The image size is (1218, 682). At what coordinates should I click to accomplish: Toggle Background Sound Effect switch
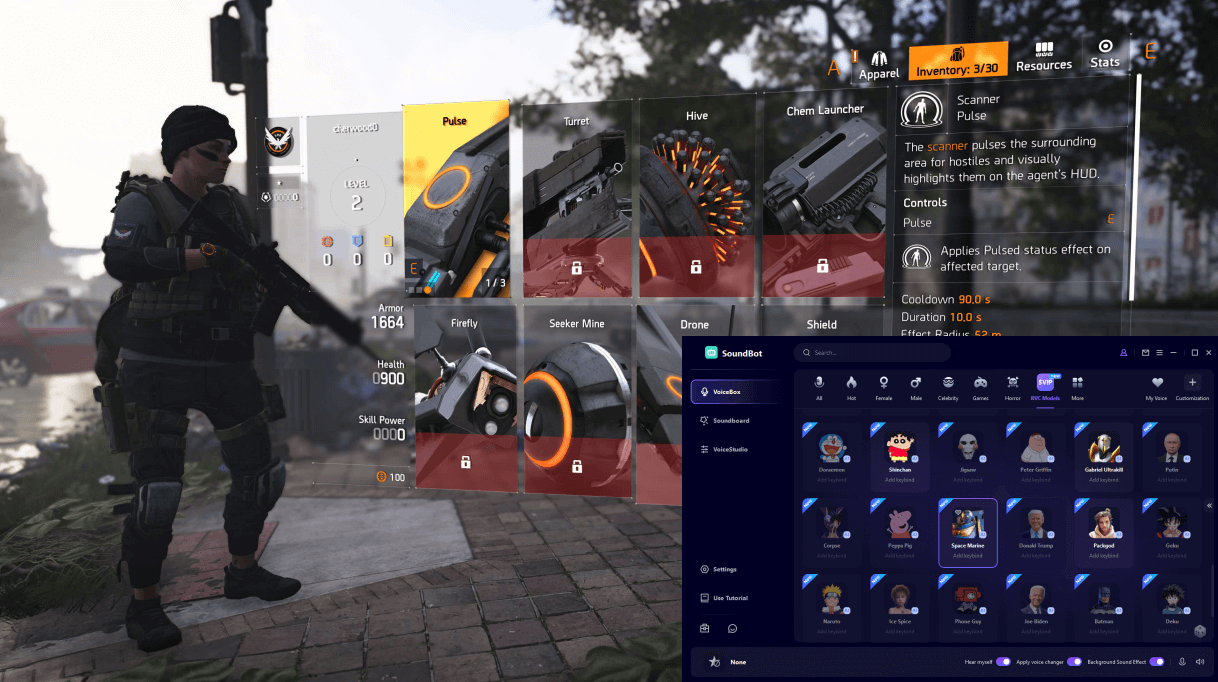[1157, 662]
